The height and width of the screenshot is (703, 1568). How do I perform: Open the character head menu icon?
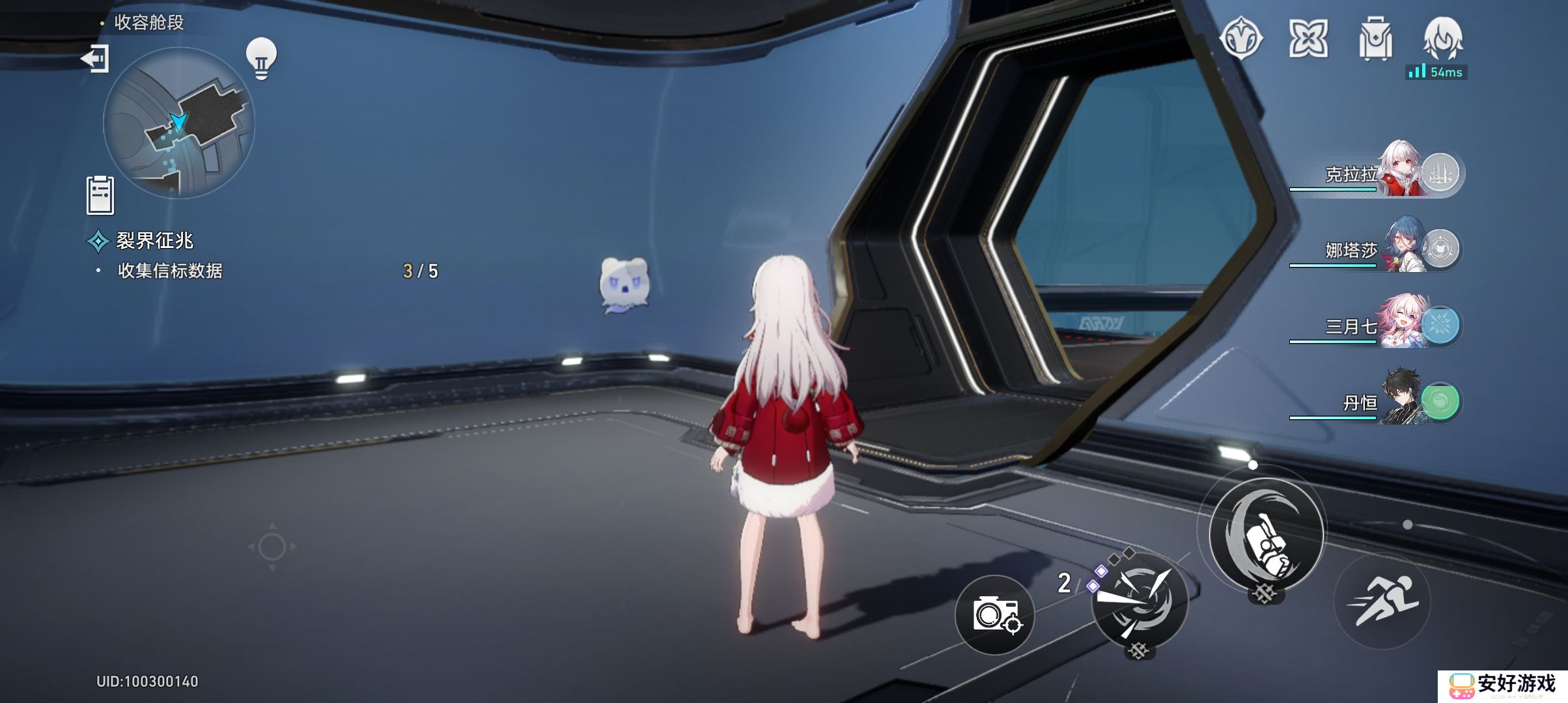point(1443,38)
